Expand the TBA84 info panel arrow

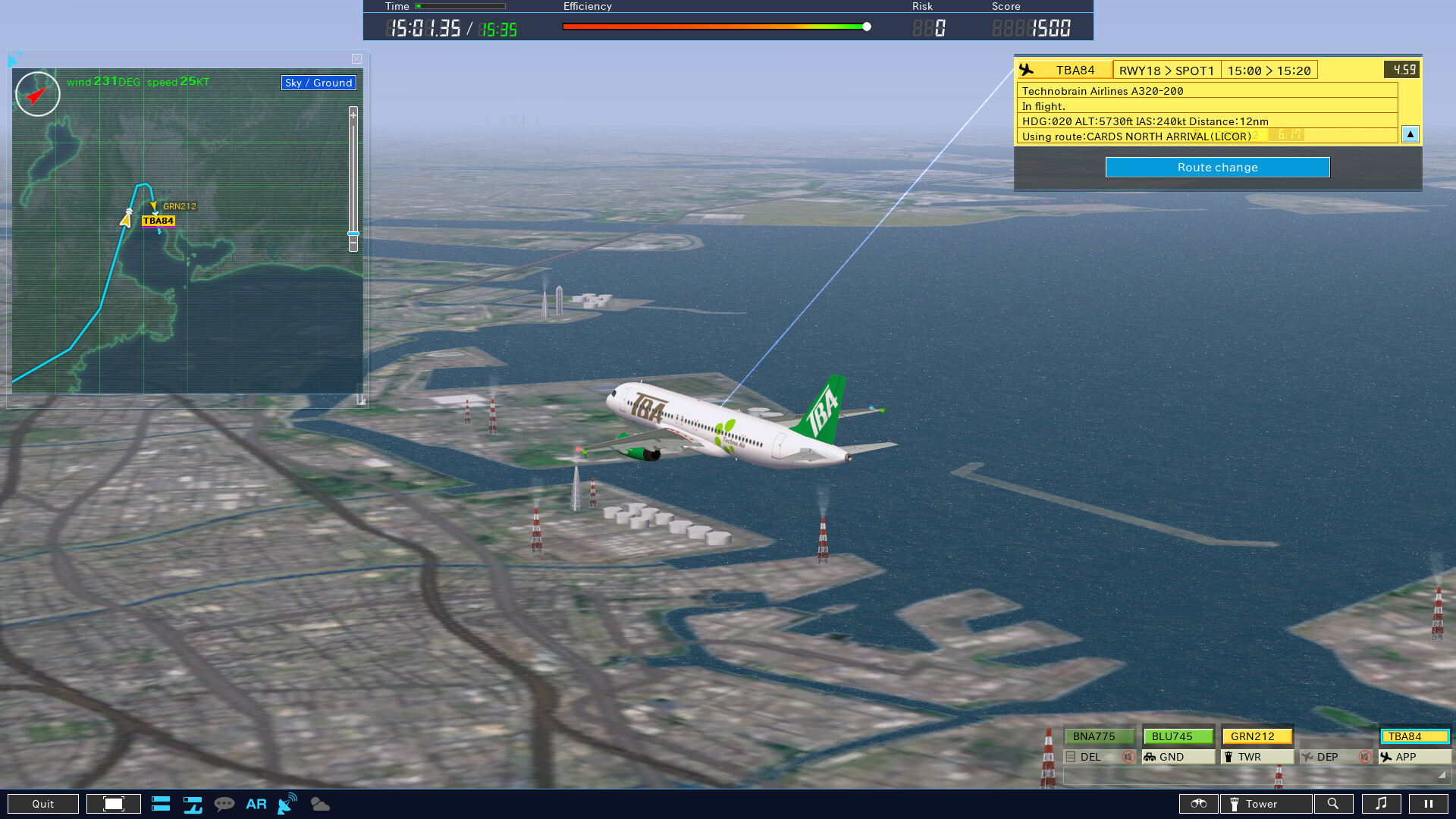coord(1410,134)
